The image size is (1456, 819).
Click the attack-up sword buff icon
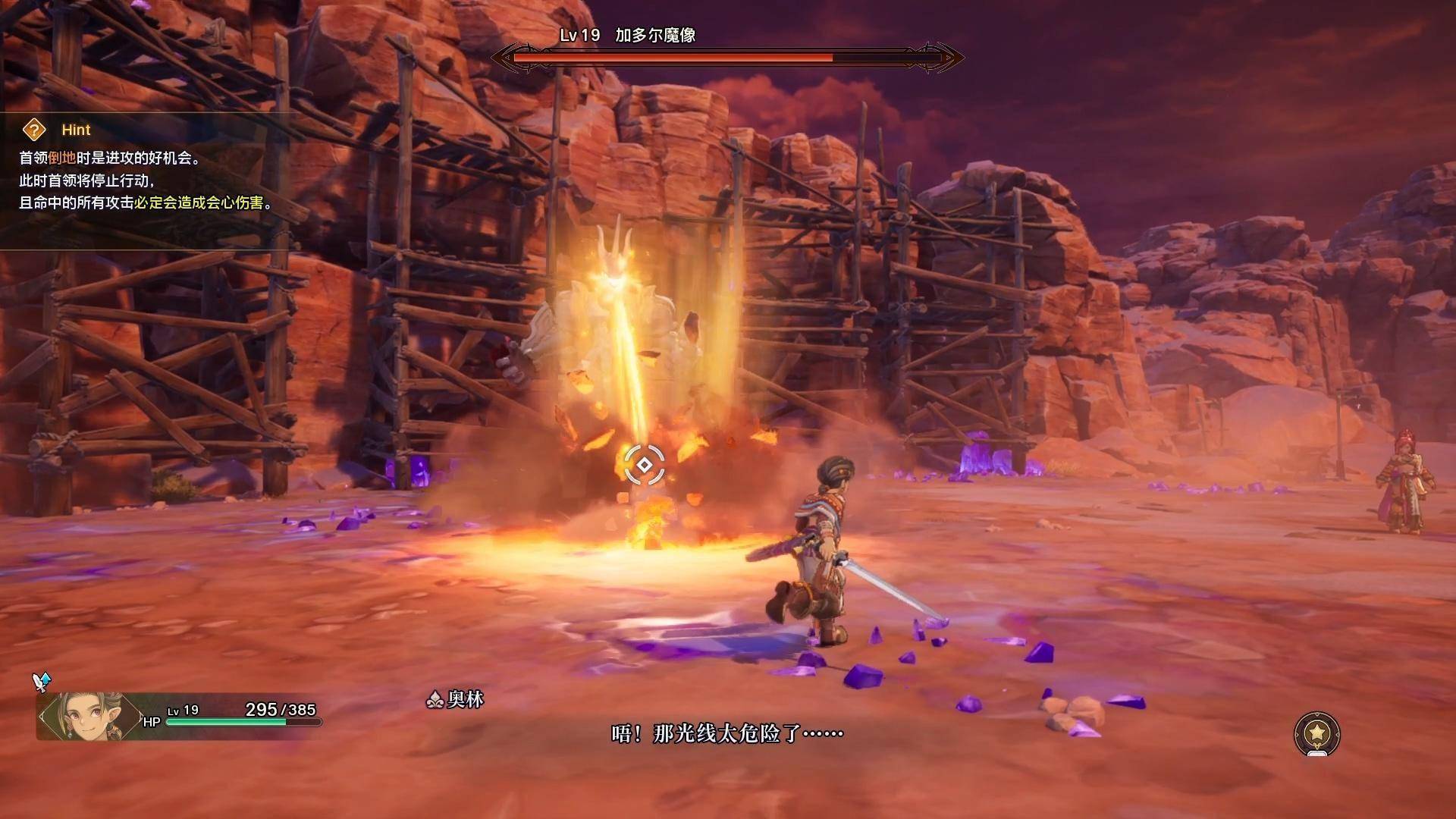point(42,682)
